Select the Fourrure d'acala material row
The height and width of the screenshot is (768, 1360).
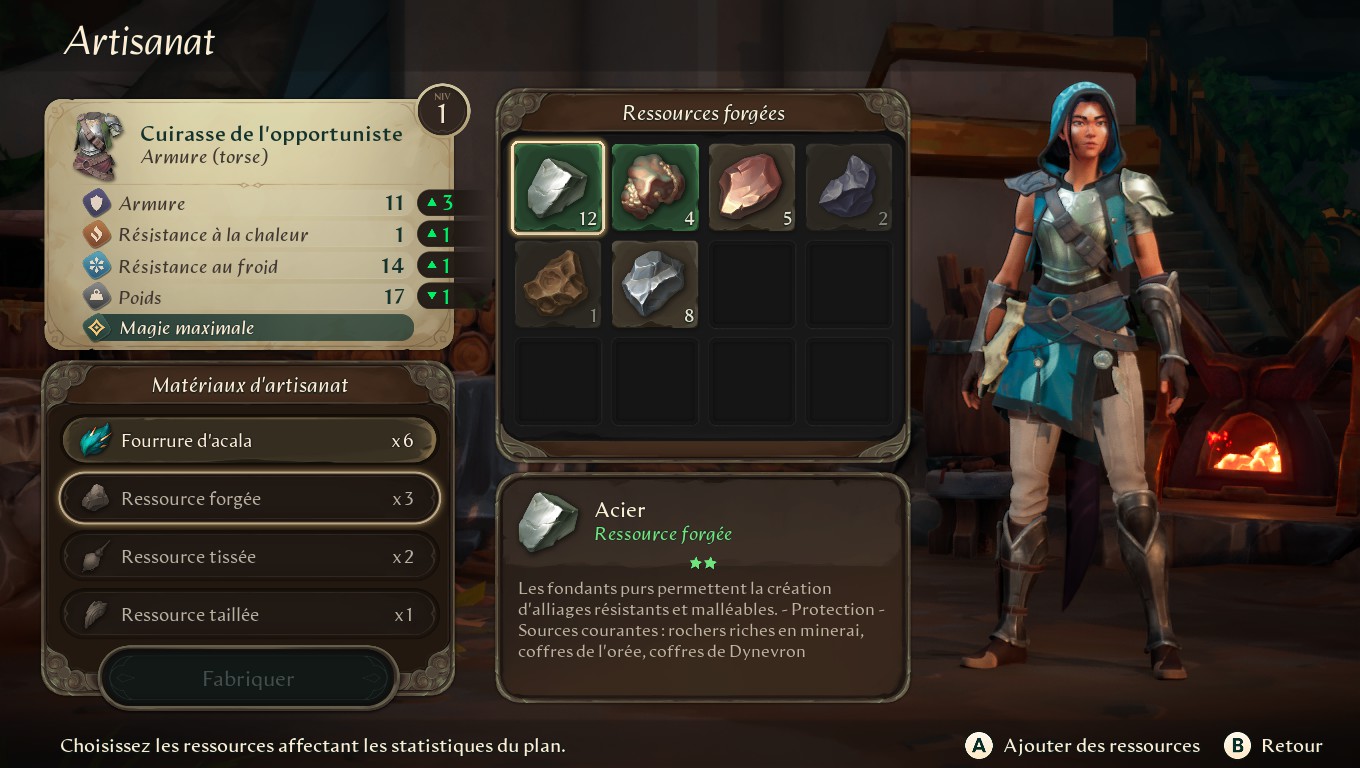(x=250, y=441)
